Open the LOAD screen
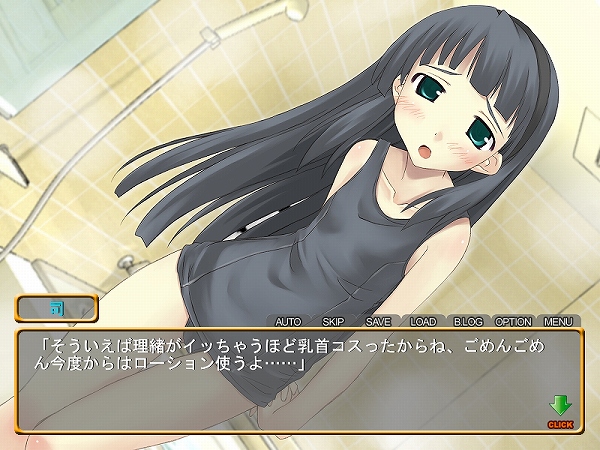The height and width of the screenshot is (450, 600). 423,322
